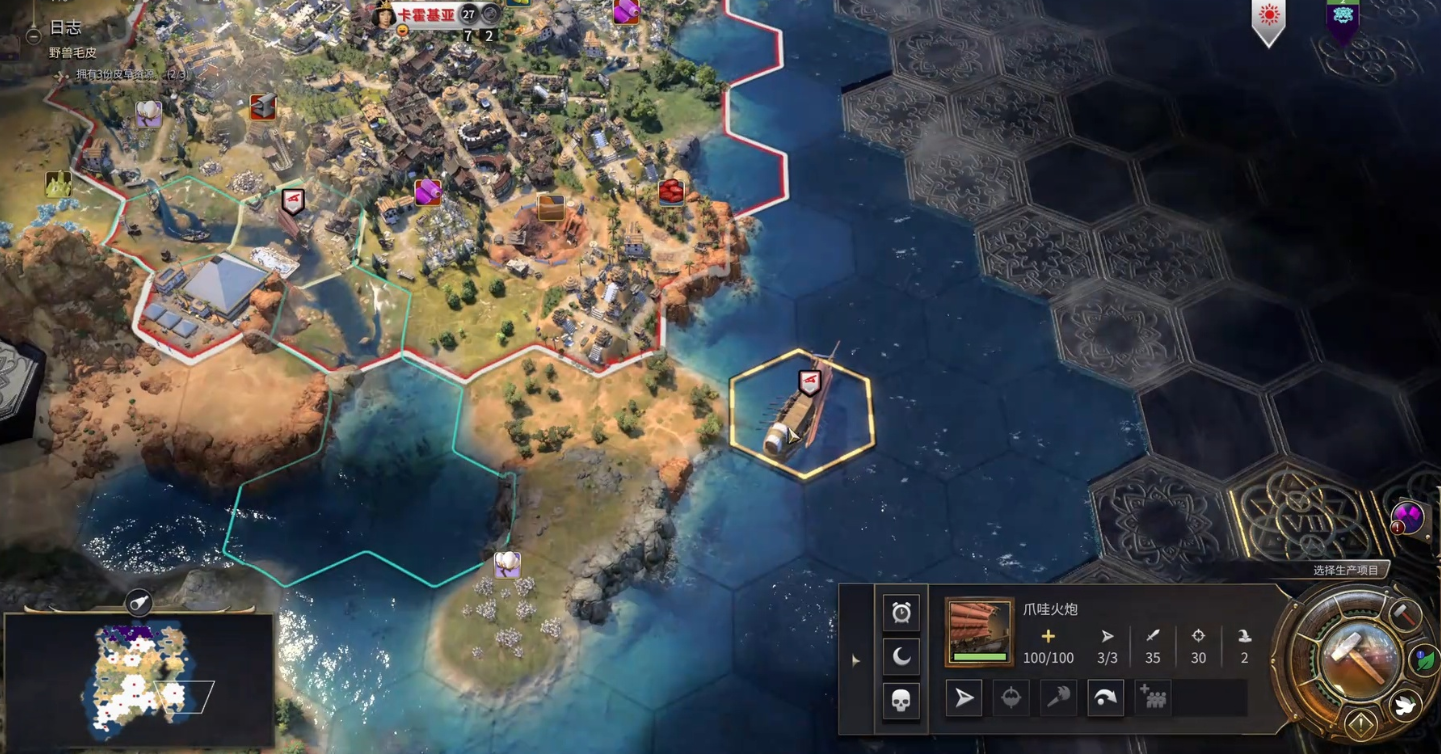Open the small hammer production notification

(x=1405, y=616)
